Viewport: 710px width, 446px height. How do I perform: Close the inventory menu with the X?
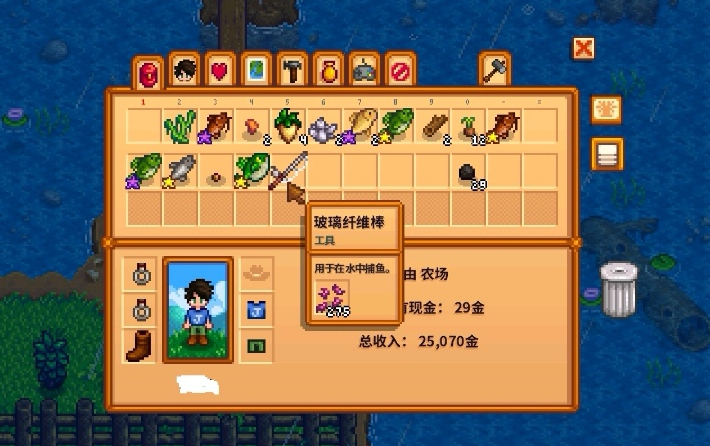(x=583, y=48)
